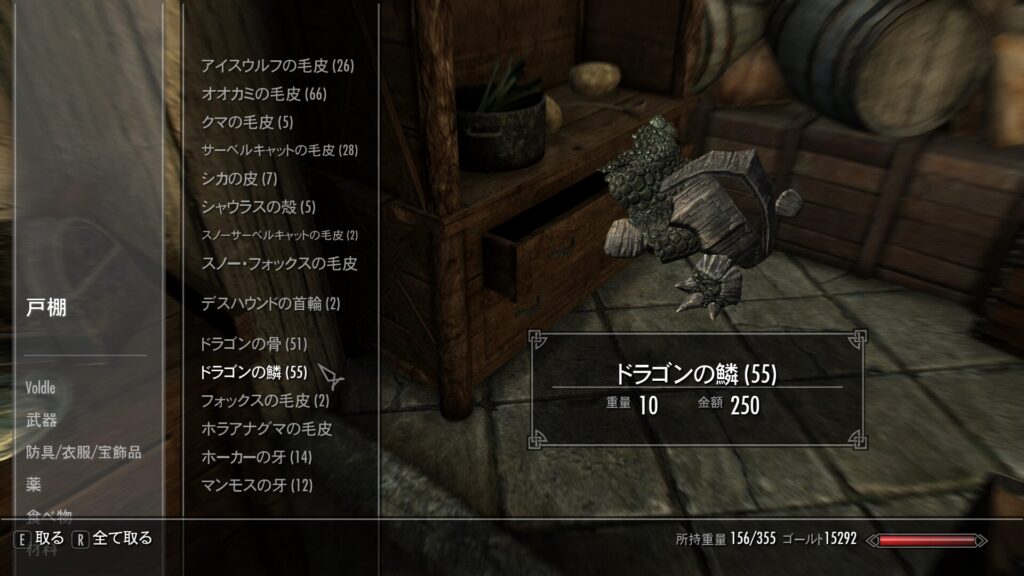
Task: Pick ホーカーの牙 (14) from the list
Action: pos(257,457)
